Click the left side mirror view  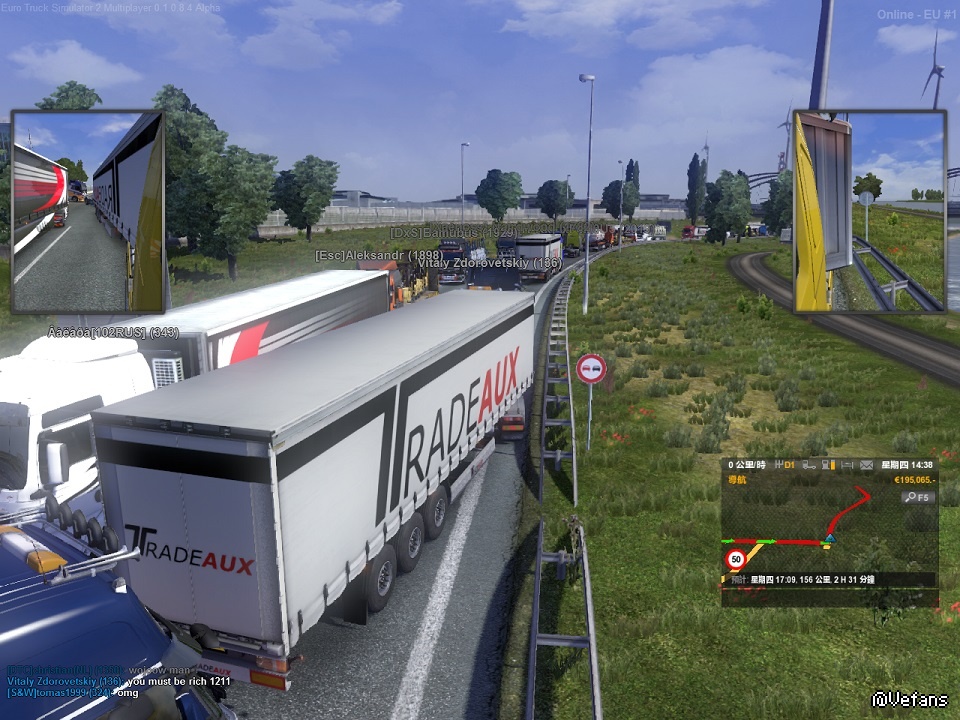[87, 211]
